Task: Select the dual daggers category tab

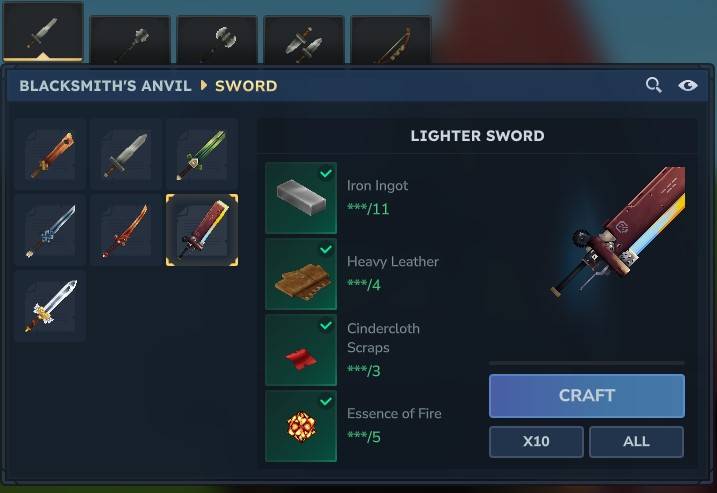Action: tap(304, 40)
